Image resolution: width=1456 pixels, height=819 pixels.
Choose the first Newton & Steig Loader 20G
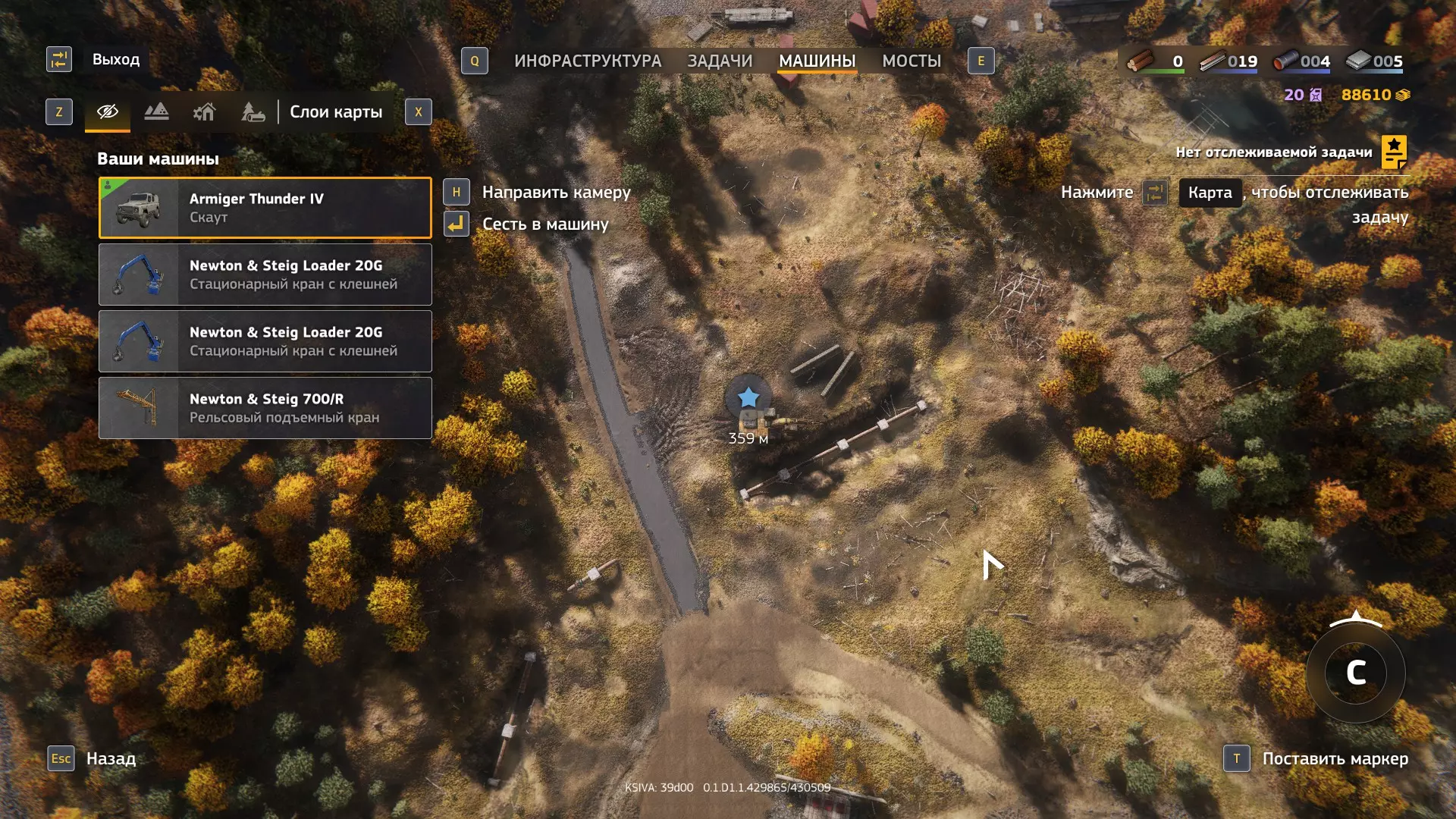coord(265,275)
